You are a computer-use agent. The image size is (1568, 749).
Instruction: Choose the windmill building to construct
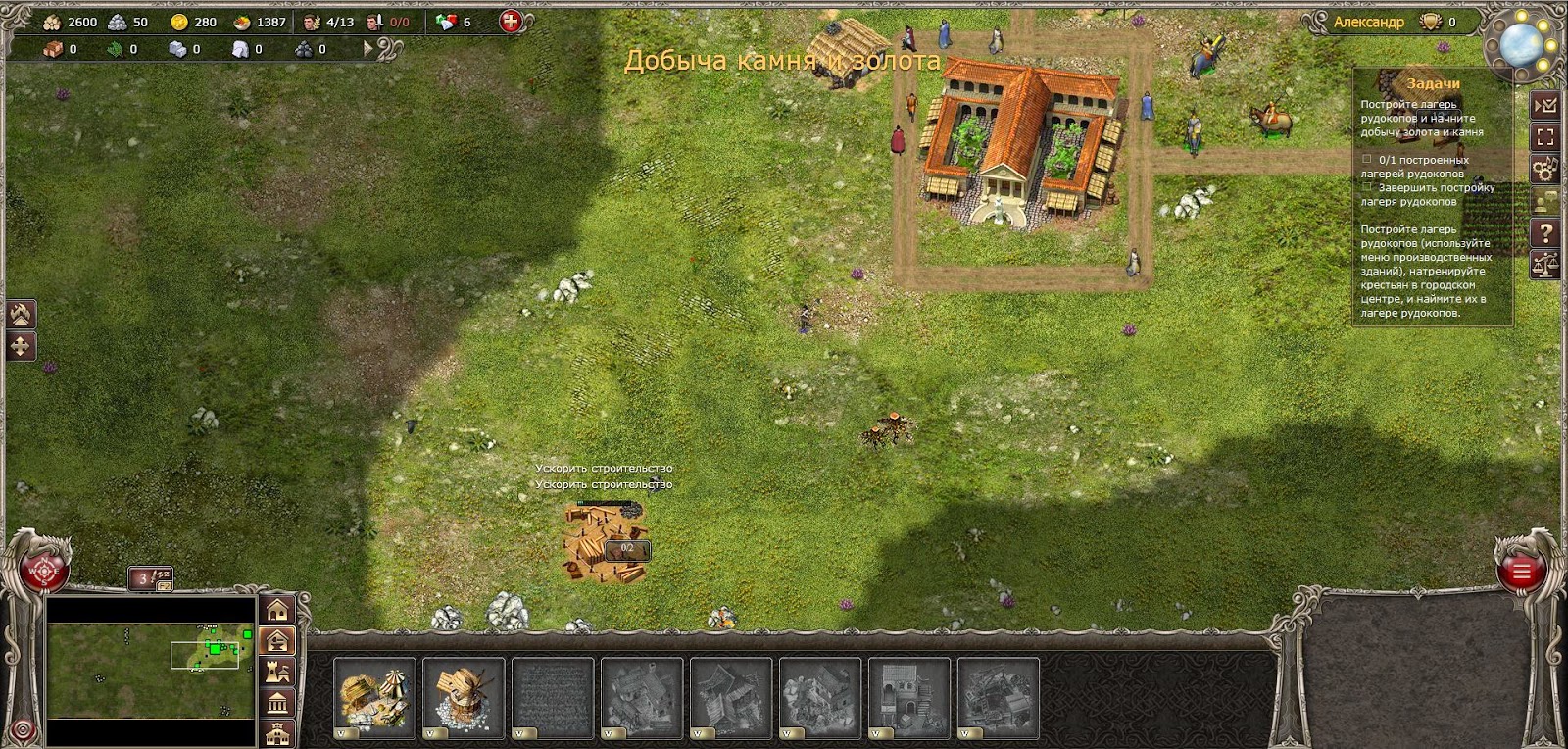coord(464,697)
